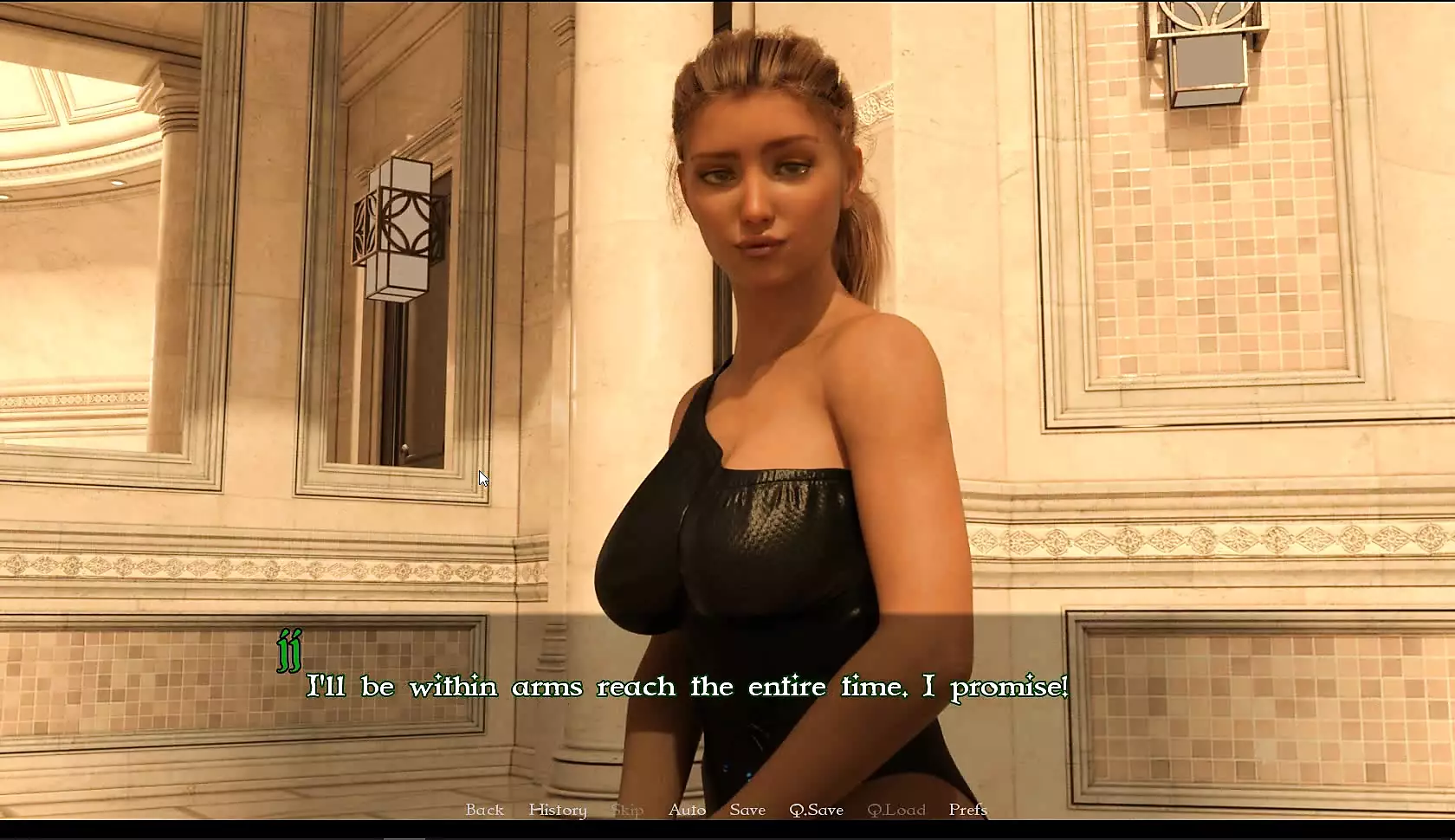The width and height of the screenshot is (1455, 840).
Task: Quick save with Q.Save
Action: point(816,810)
